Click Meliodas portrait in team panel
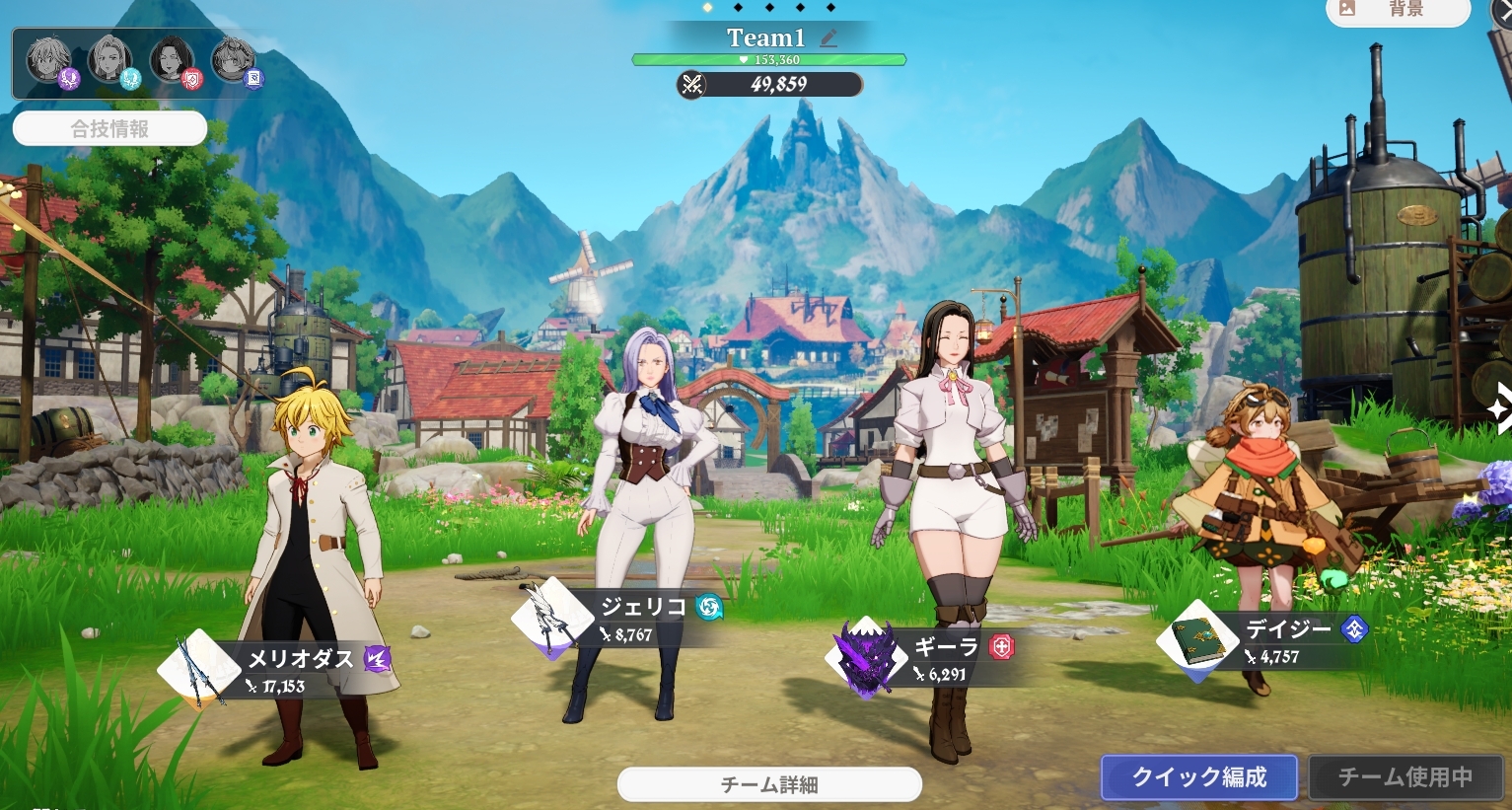This screenshot has height=810, width=1512. [x=49, y=61]
